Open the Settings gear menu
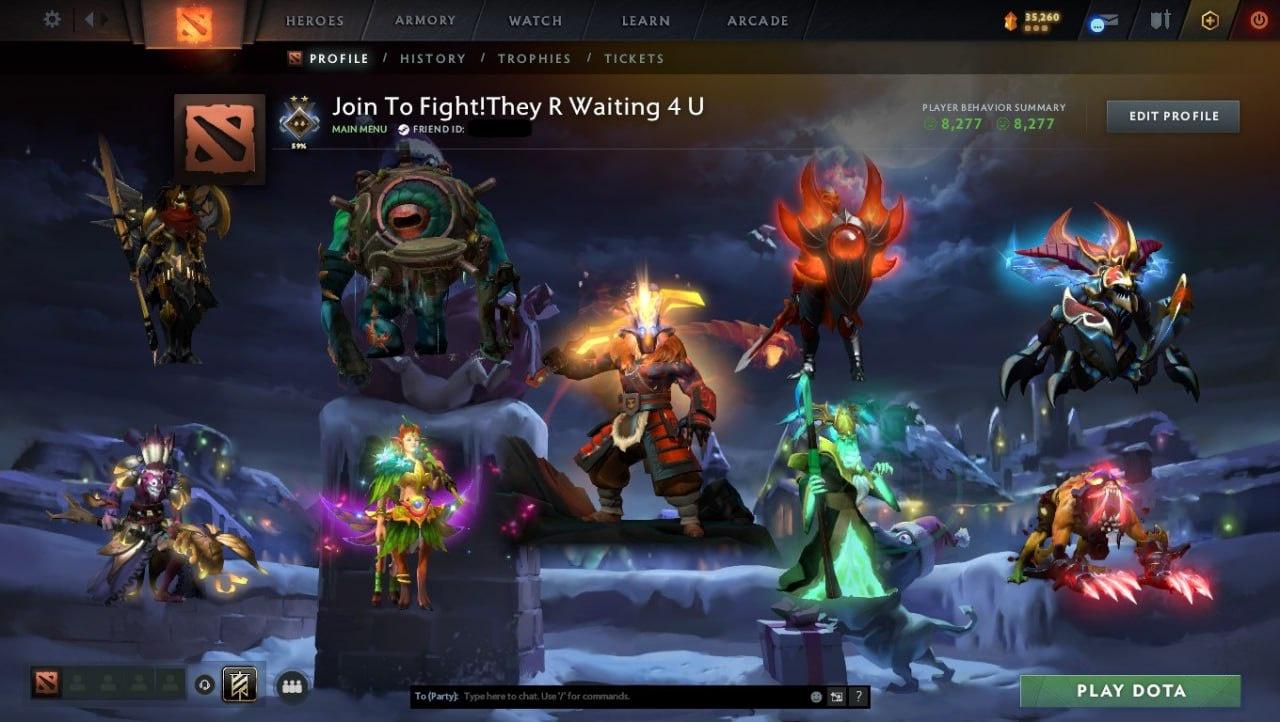This screenshot has height=722, width=1280. [50, 18]
